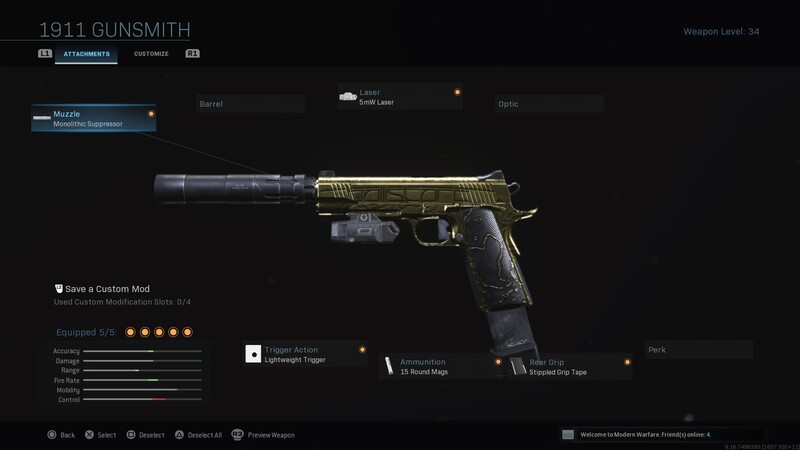Open the Customize tab

click(151, 53)
